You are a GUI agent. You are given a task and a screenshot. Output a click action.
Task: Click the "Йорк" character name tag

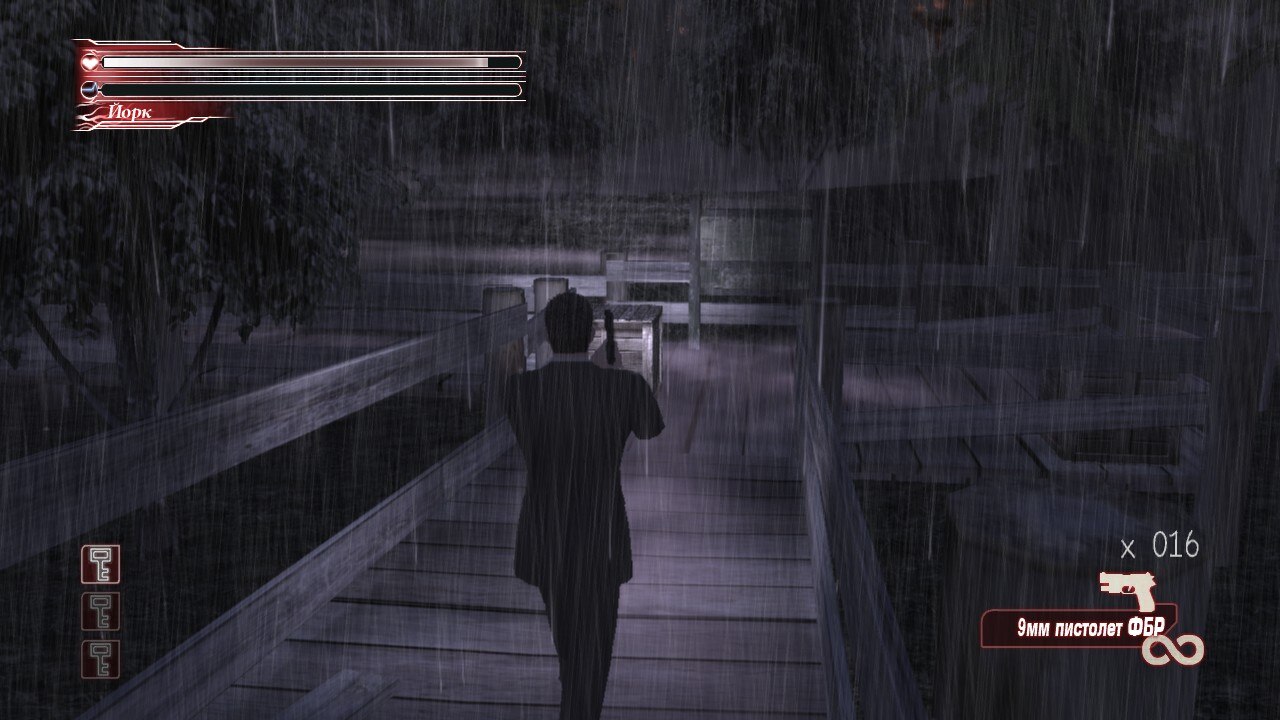tap(130, 113)
